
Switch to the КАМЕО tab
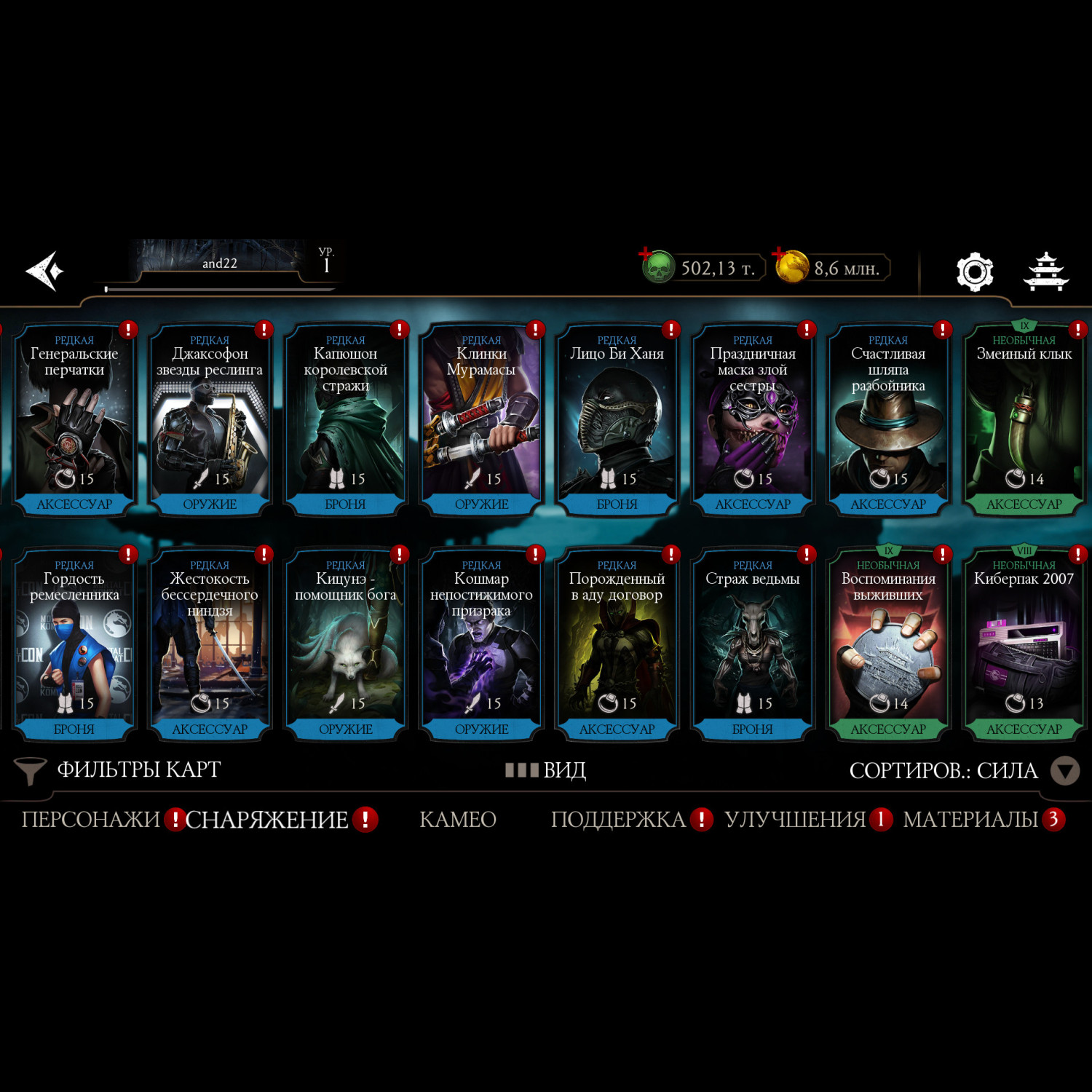458,820
